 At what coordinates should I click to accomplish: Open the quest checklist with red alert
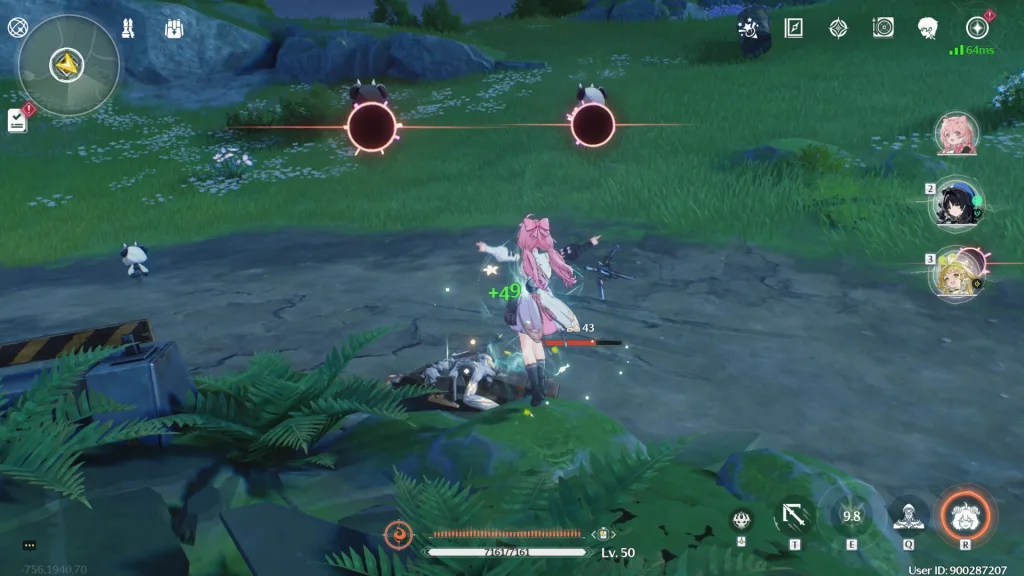(17, 120)
